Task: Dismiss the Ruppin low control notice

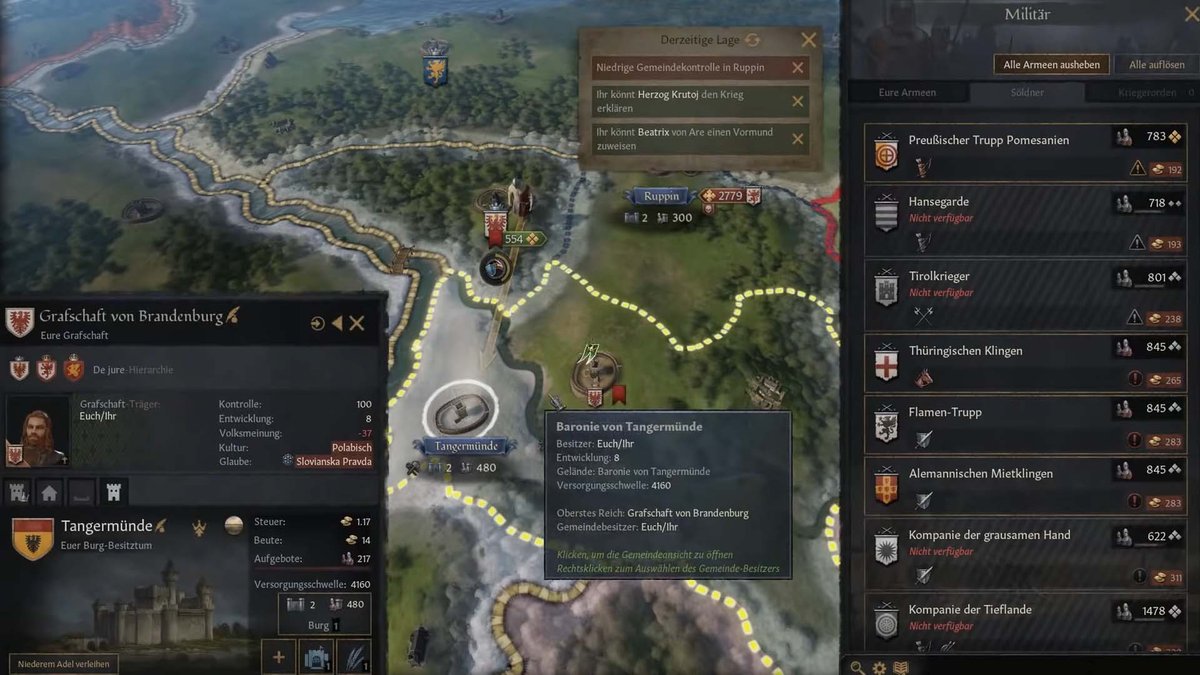Action: [798, 68]
